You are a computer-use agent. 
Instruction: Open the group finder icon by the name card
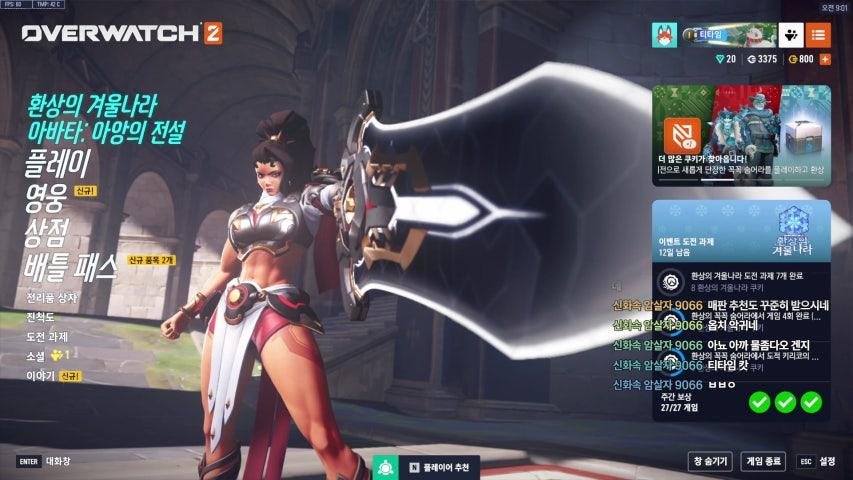(x=791, y=34)
